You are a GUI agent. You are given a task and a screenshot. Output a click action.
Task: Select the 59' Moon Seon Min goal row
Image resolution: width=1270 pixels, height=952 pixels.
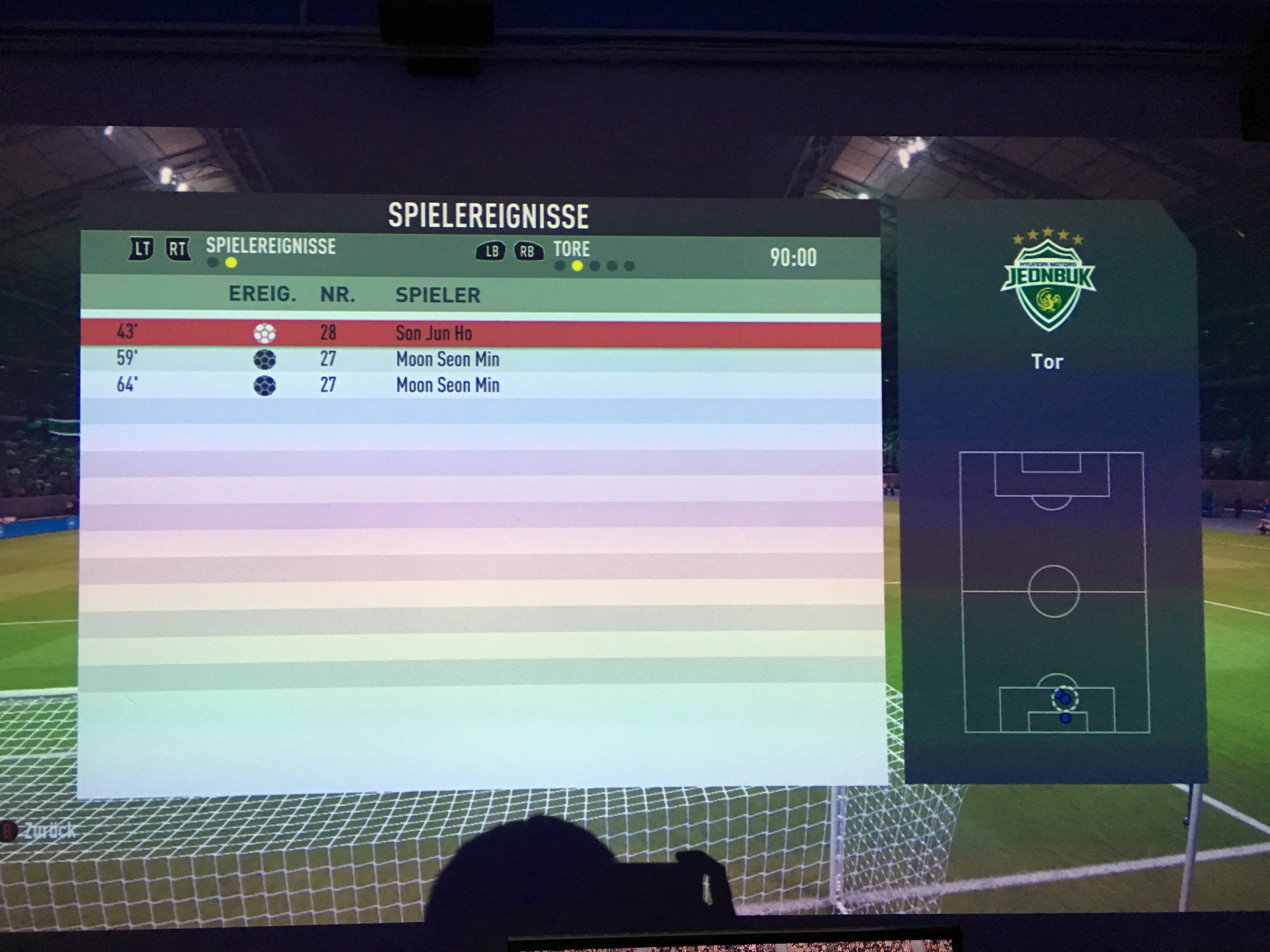coord(480,359)
